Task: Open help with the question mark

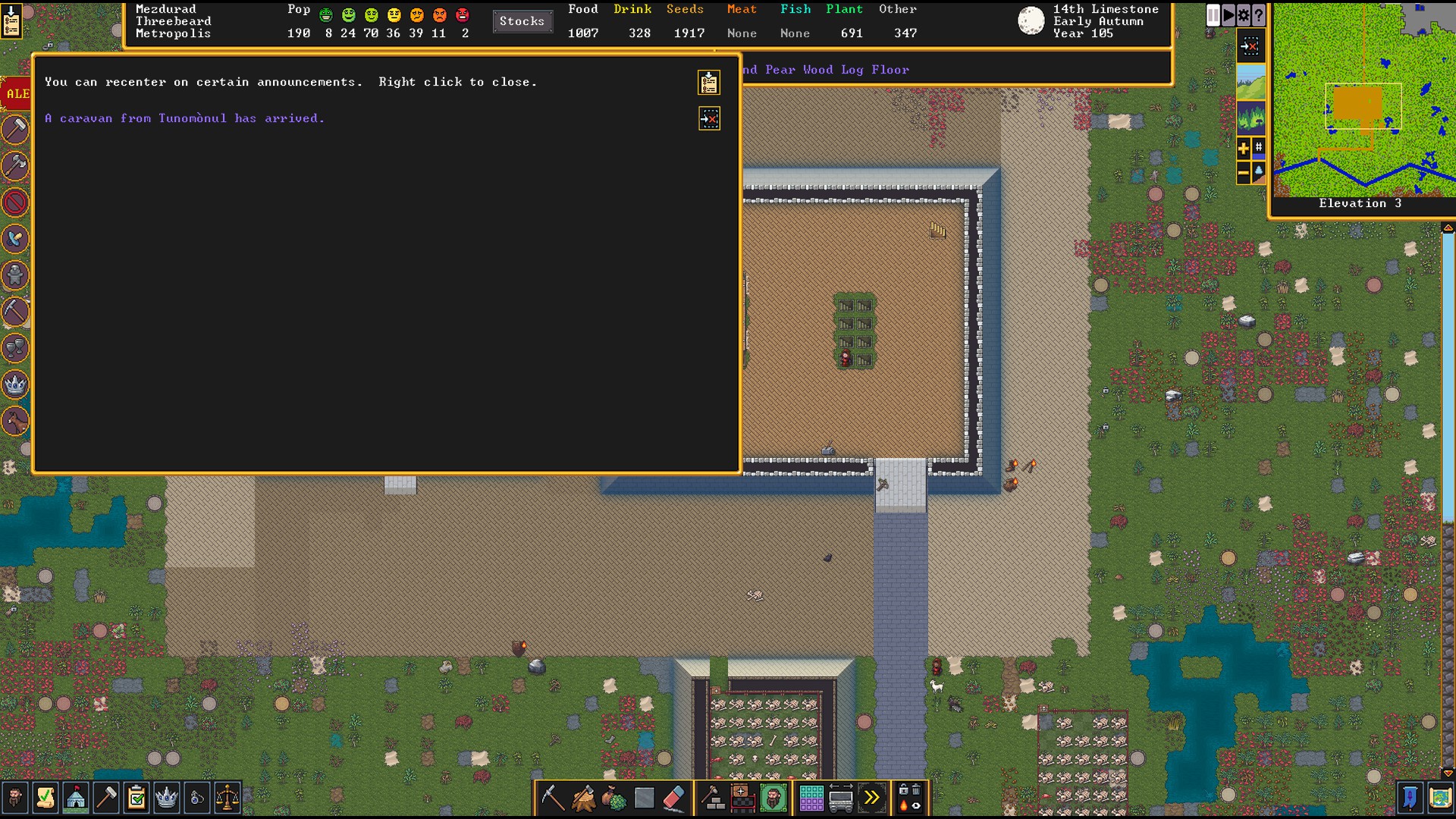Action: (1259, 15)
